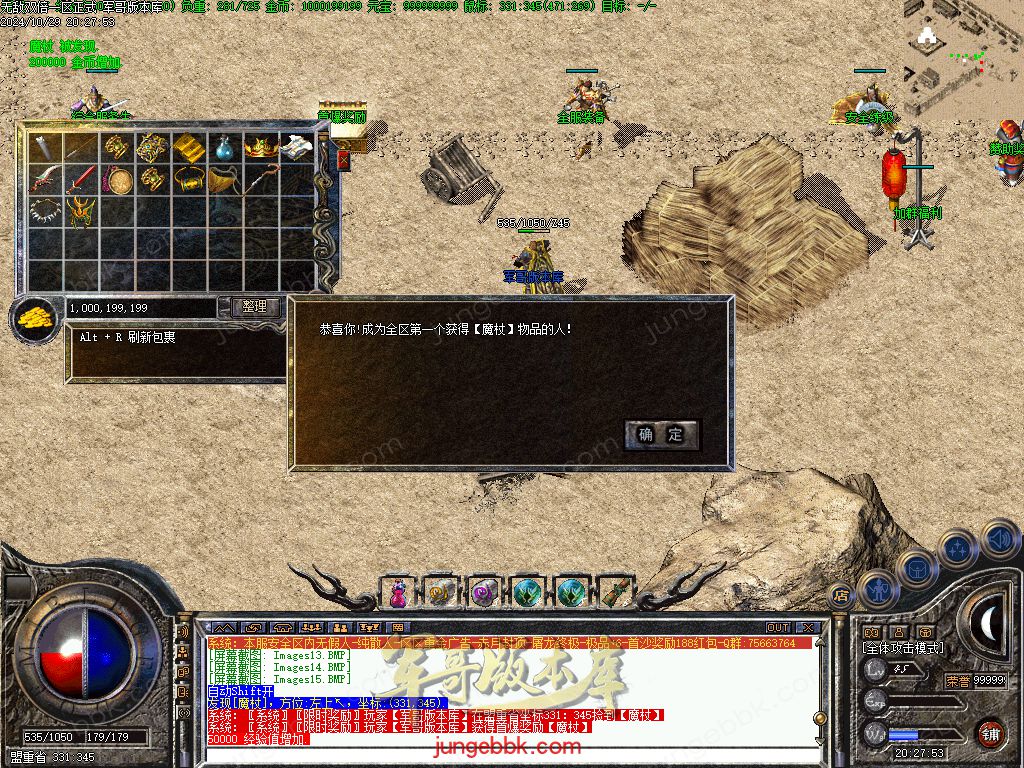The height and width of the screenshot is (768, 1024).
Task: Select the red sword in the bag
Action: point(83,180)
